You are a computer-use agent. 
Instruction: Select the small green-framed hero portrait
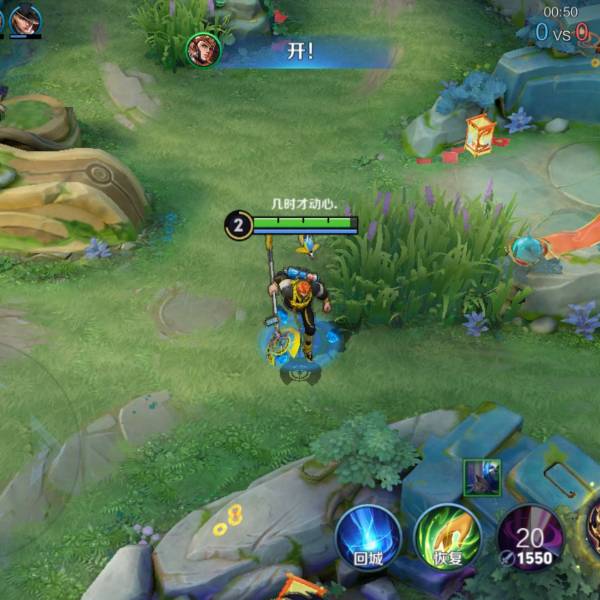480,477
